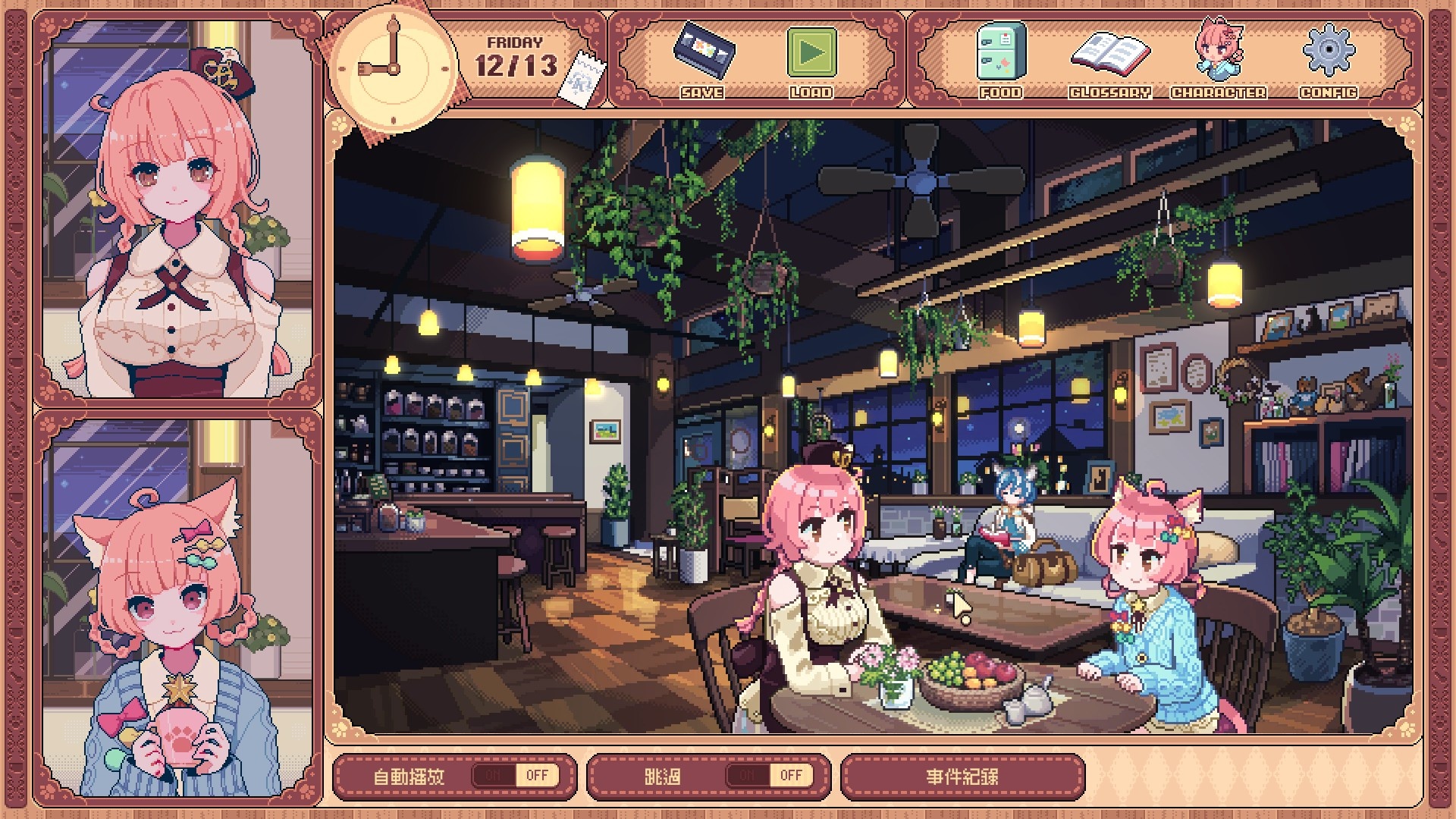
Task: Open the CONFIG gear settings
Action: (x=1328, y=52)
